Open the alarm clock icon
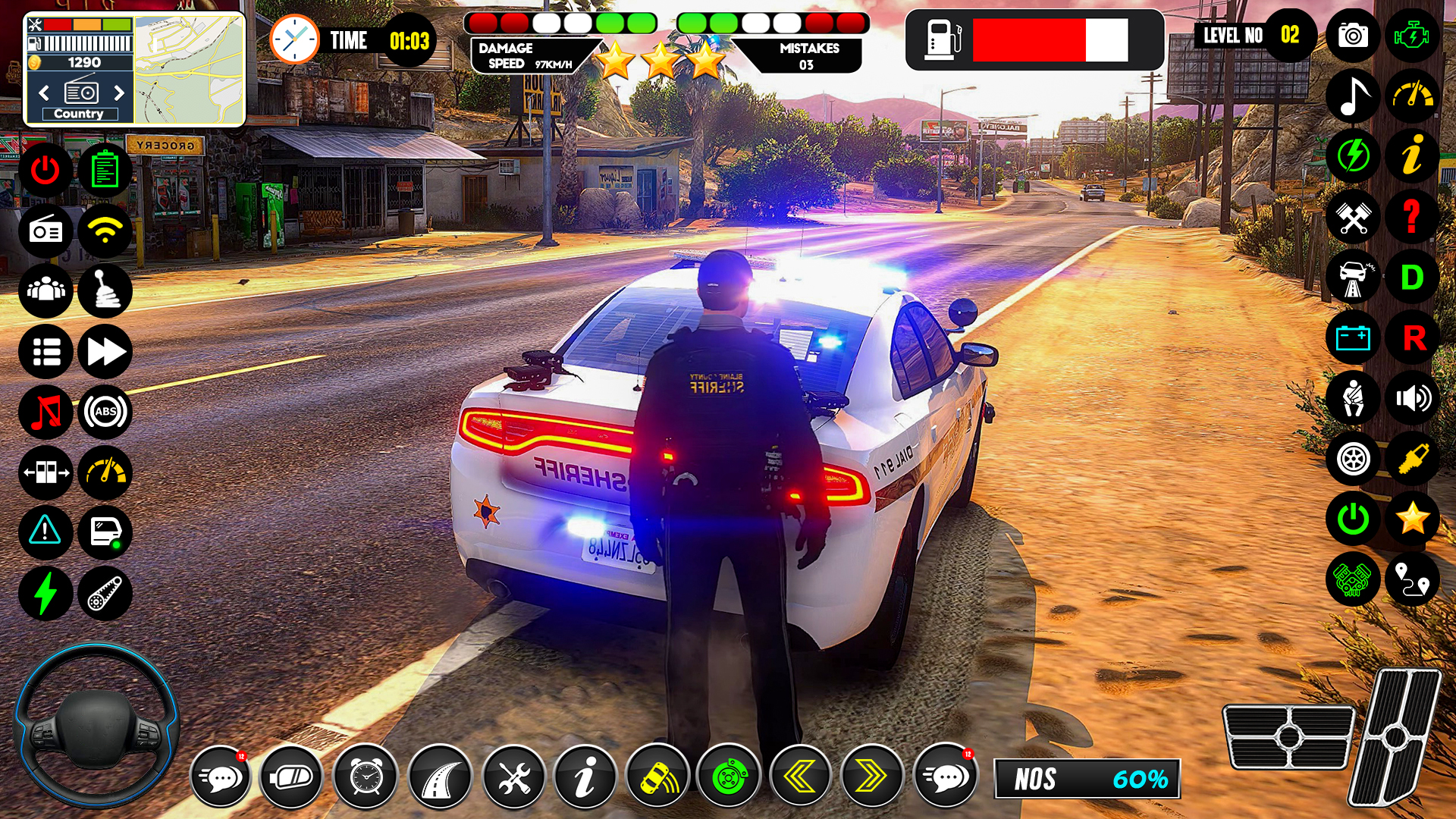Image resolution: width=1456 pixels, height=819 pixels. click(366, 777)
